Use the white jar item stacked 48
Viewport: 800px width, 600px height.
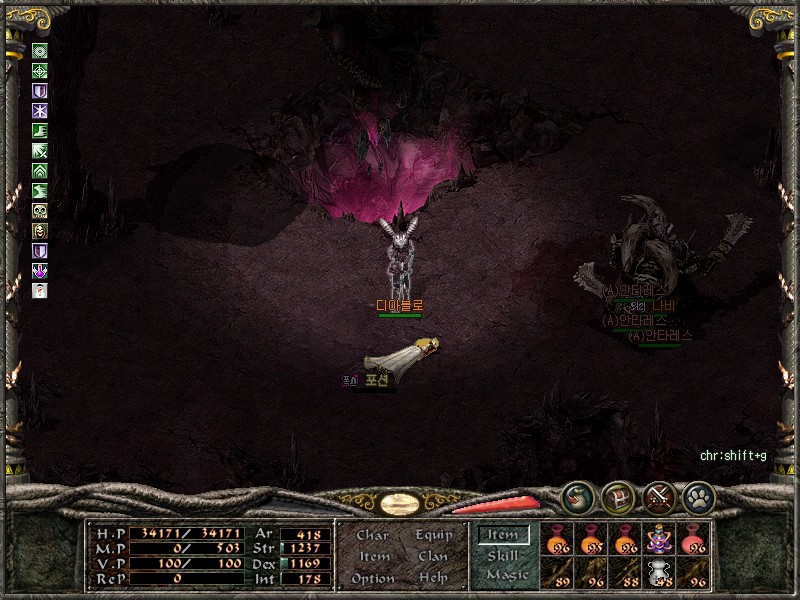coord(659,572)
